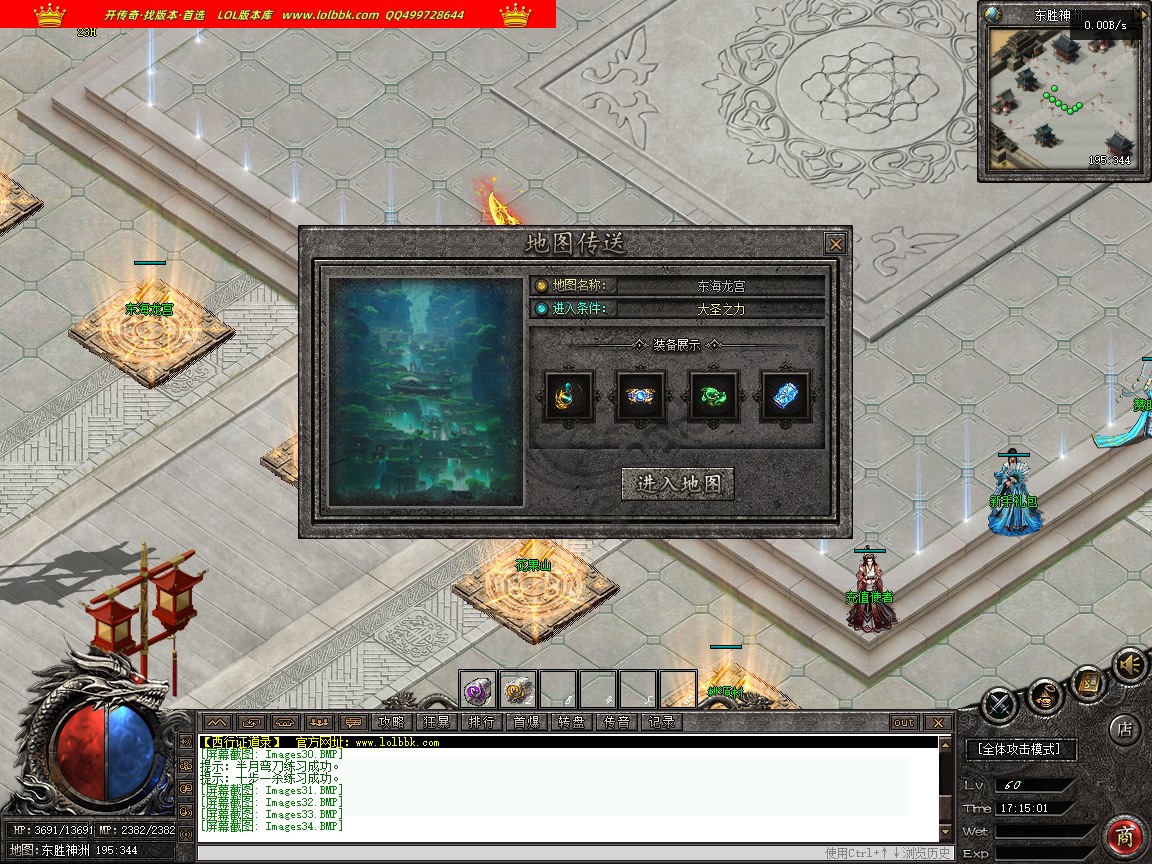Use the purple scroll in the hotbar
1152x864 pixels.
click(x=478, y=689)
